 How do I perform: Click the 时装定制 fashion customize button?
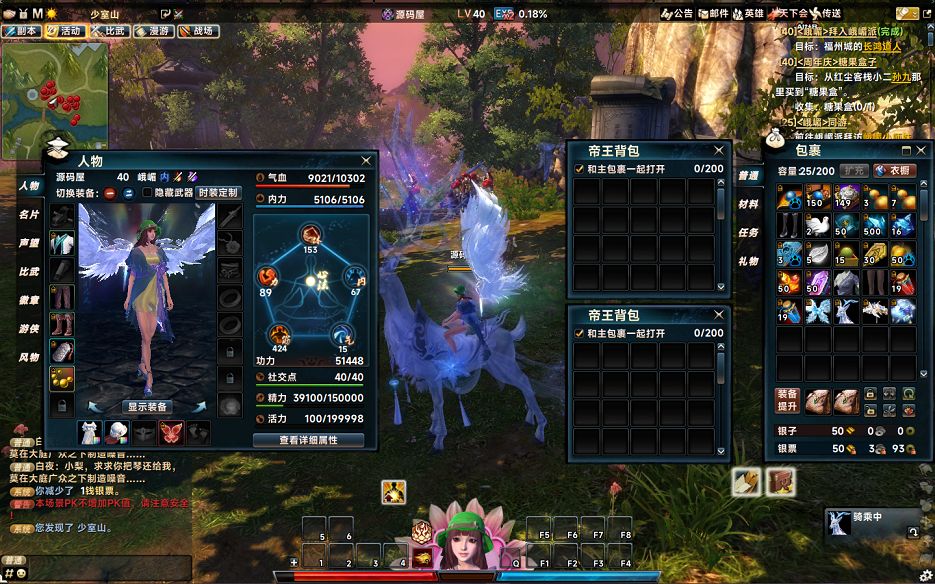pyautogui.click(x=218, y=192)
